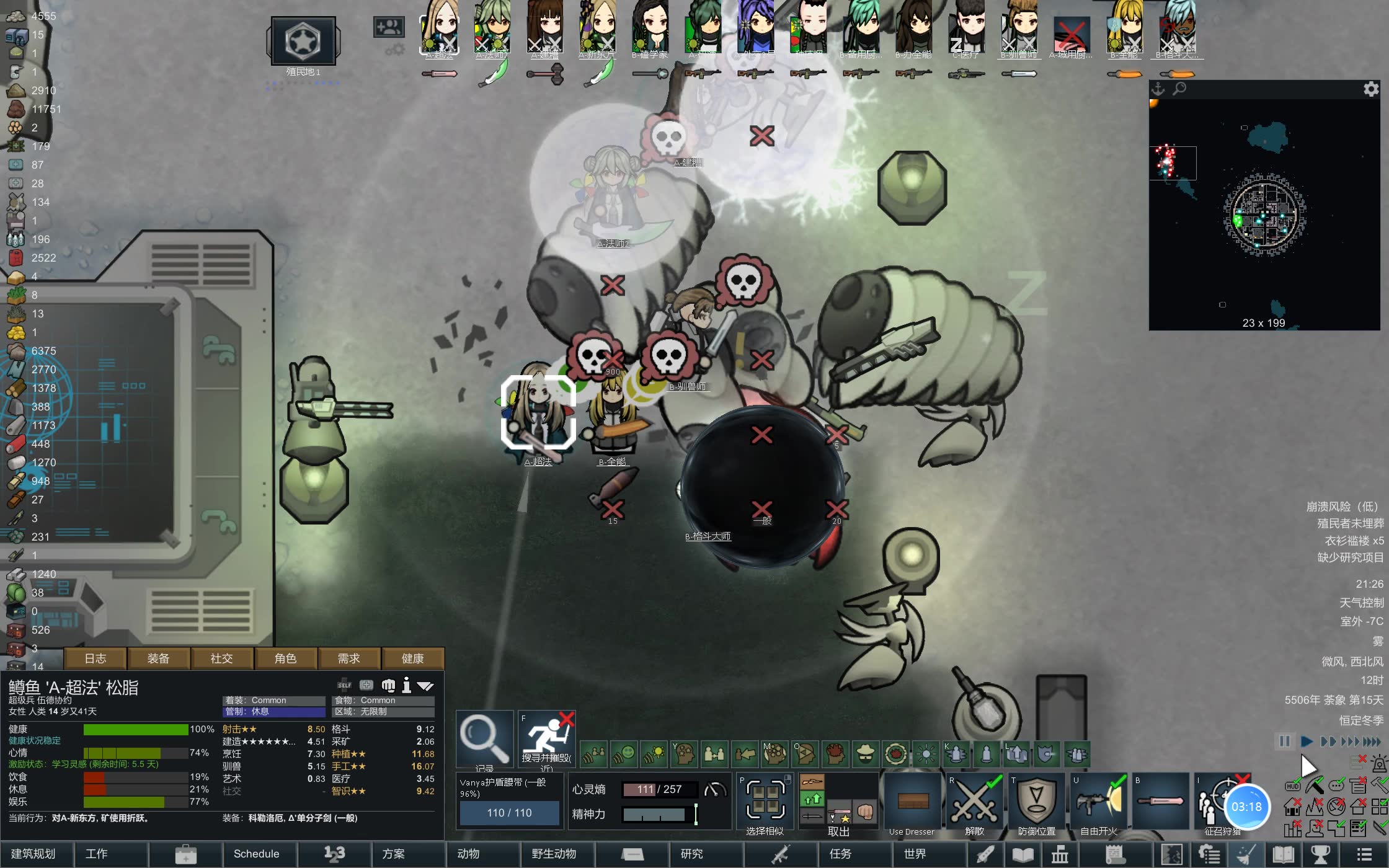The width and height of the screenshot is (1389, 868).
Task: Activate the 防御位置 defensive position command
Action: coord(1036,803)
